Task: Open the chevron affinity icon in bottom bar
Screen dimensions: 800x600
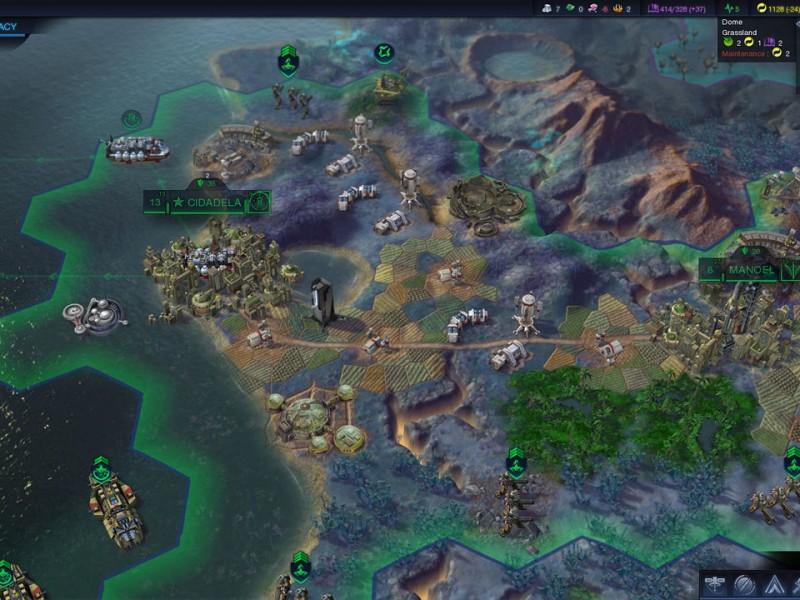Action: [776, 583]
